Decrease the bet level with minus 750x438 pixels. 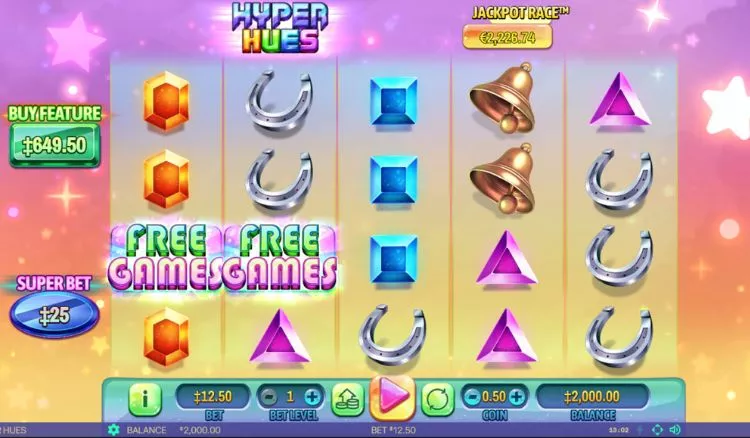coord(270,396)
